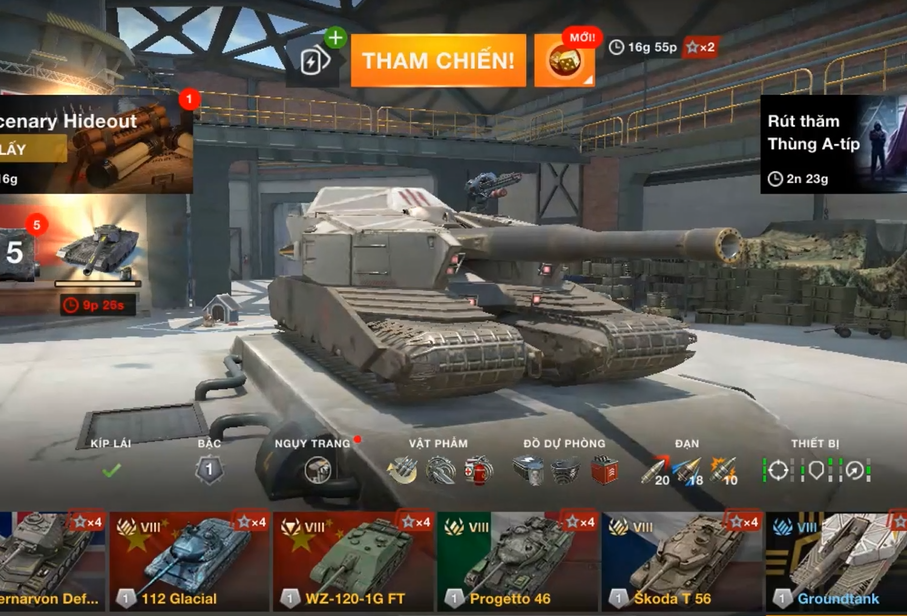Select the Groundtank in the carousel
Screen dimensions: 907x616
pyautogui.click(x=836, y=562)
